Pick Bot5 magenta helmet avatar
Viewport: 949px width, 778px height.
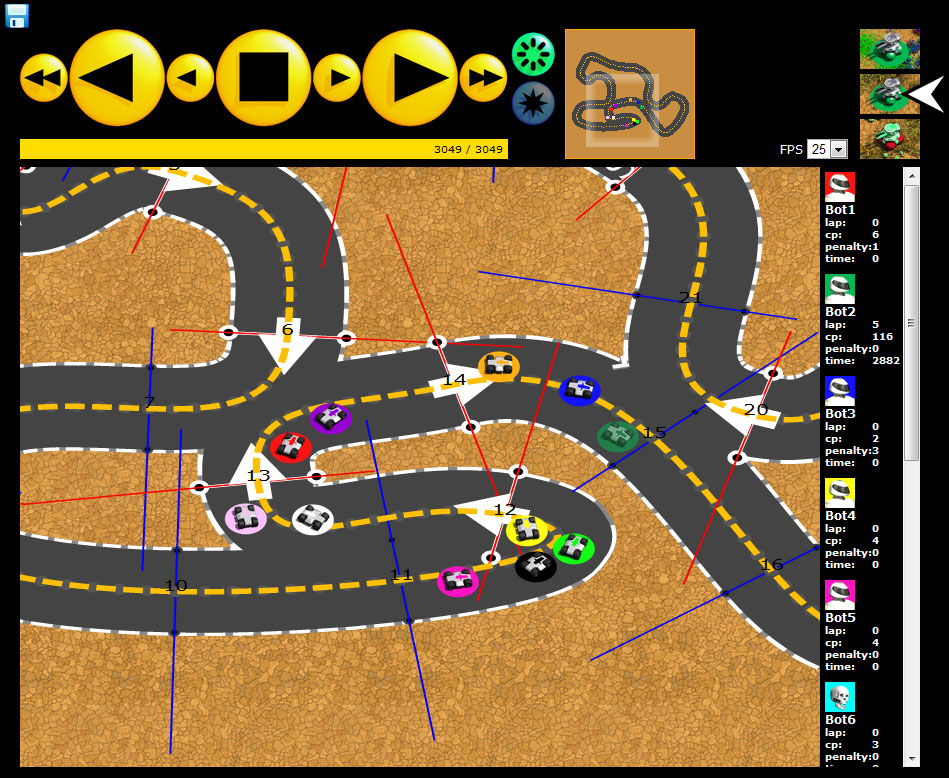[x=840, y=595]
